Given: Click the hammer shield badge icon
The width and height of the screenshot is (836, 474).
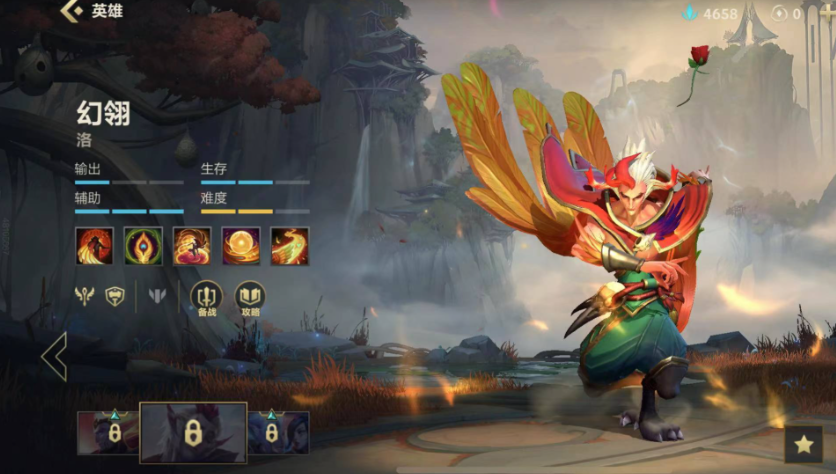Looking at the screenshot, I should point(115,296).
